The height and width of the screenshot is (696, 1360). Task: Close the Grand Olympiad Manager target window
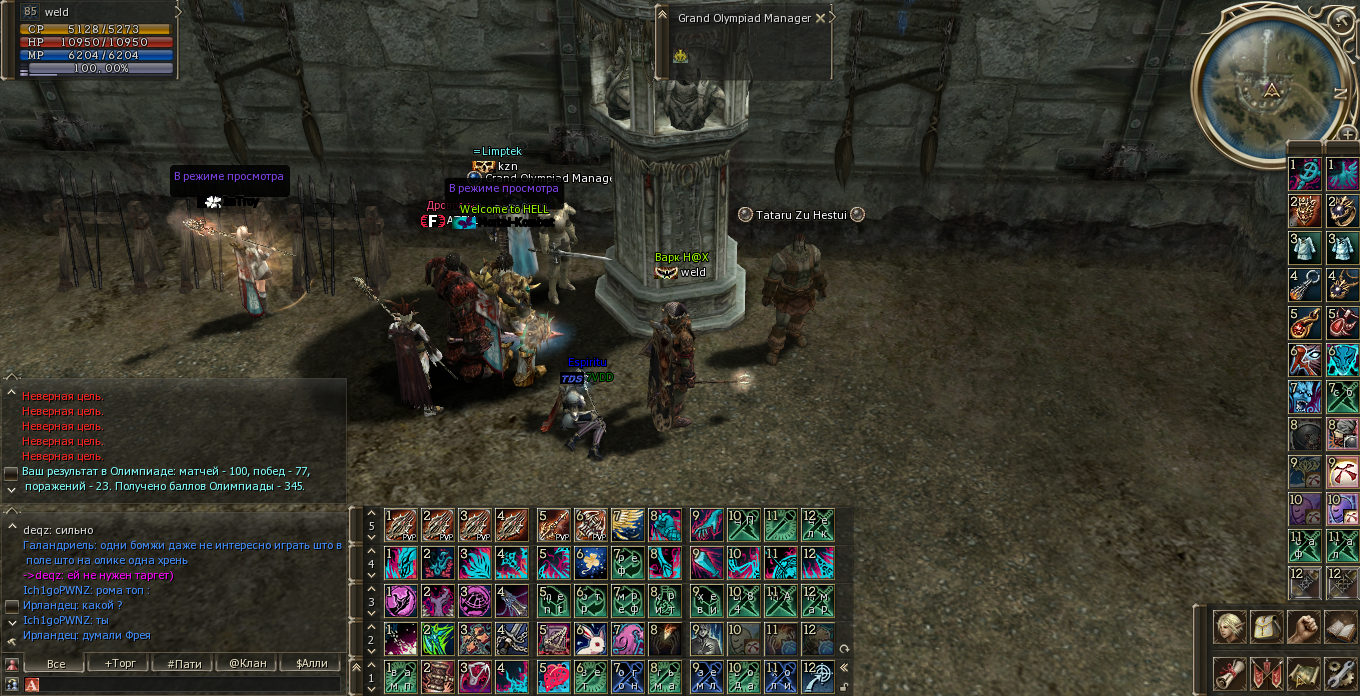point(821,18)
